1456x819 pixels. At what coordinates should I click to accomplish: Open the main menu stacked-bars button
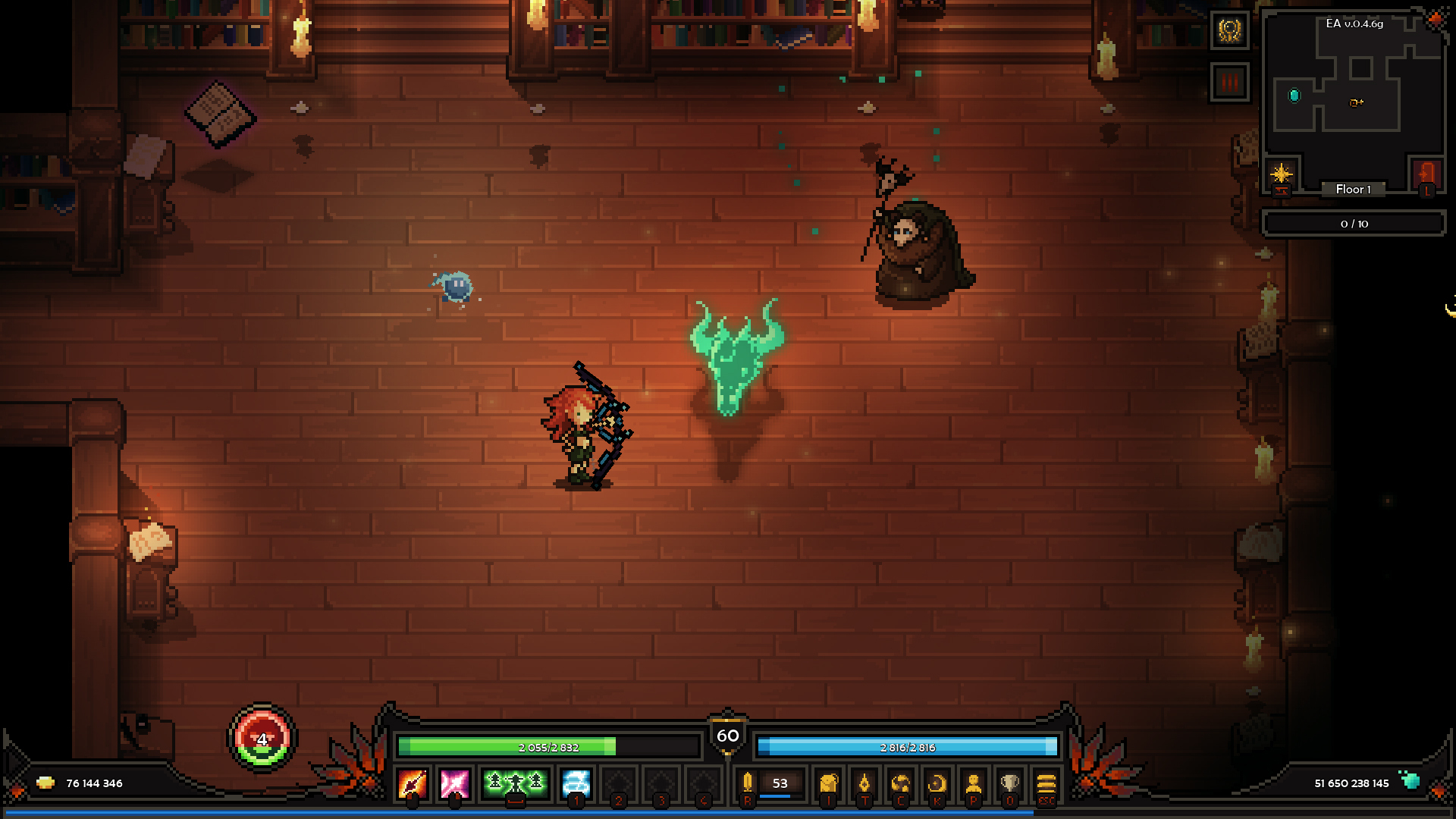(1046, 783)
